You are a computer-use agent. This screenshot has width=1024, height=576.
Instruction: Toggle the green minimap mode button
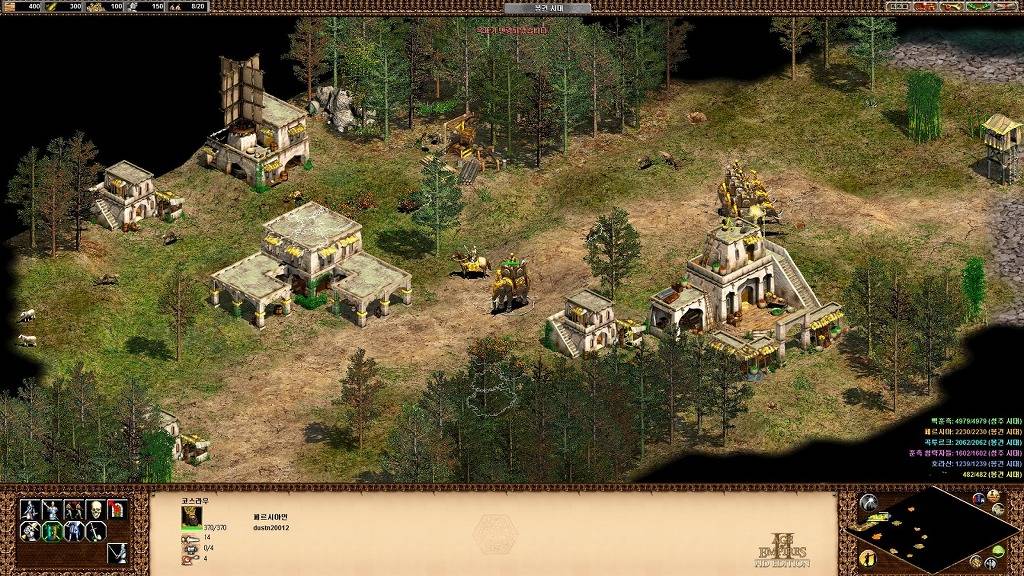(1005, 552)
